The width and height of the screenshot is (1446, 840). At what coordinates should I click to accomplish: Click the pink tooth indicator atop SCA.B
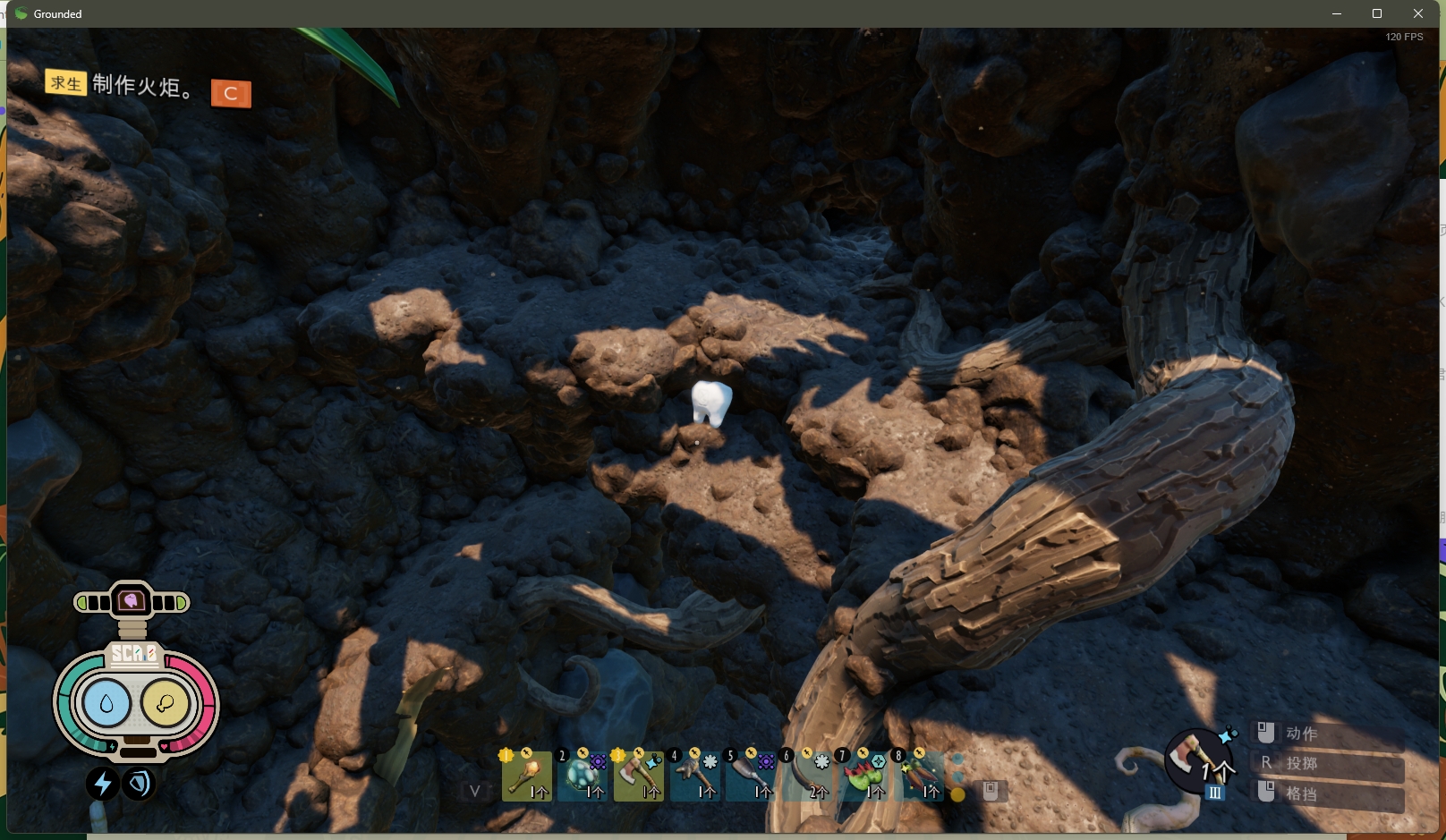(132, 601)
